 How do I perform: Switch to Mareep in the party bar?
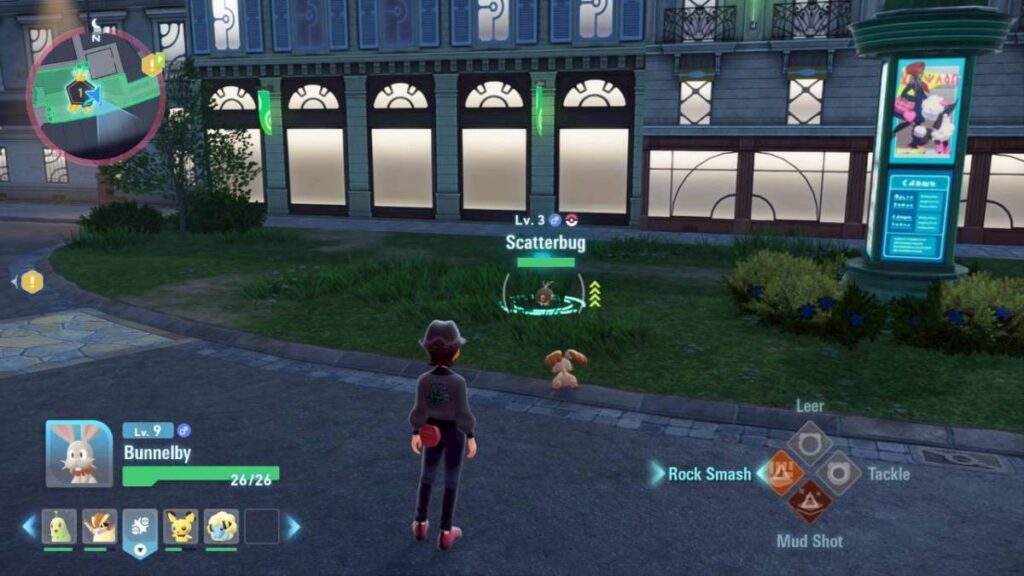[221, 526]
